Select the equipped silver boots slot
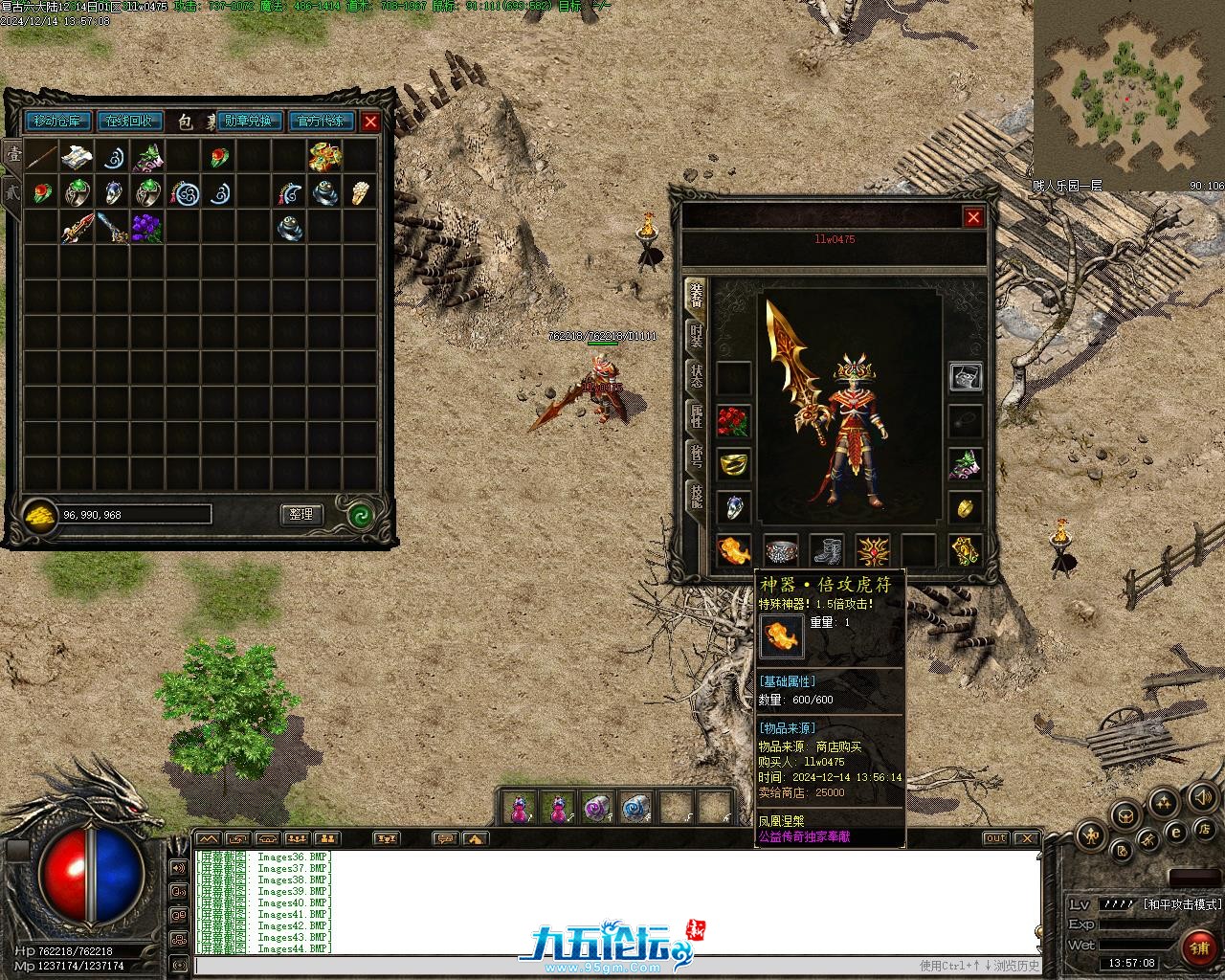Screen dimensions: 1225x980 click(827, 551)
